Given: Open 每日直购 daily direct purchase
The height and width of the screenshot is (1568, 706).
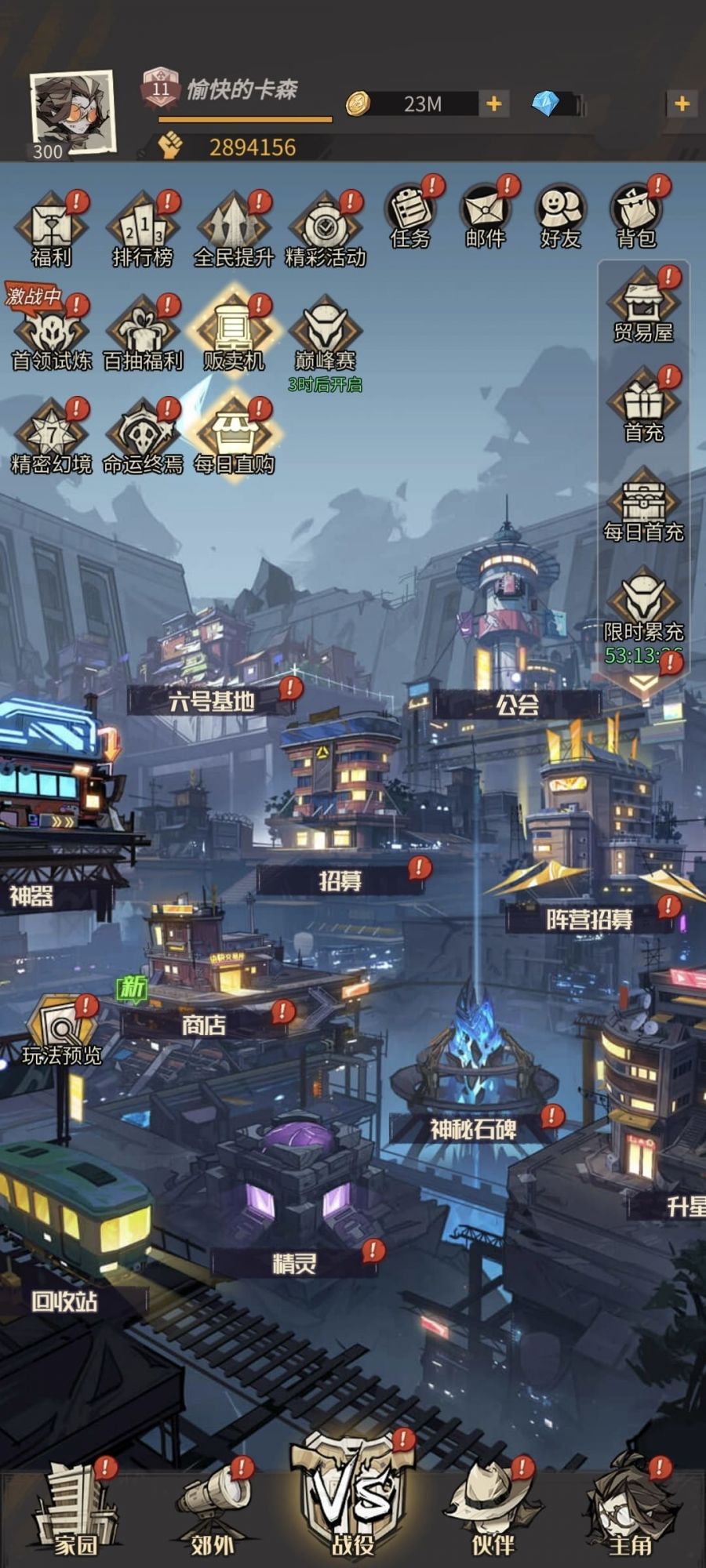Looking at the screenshot, I should 234,437.
